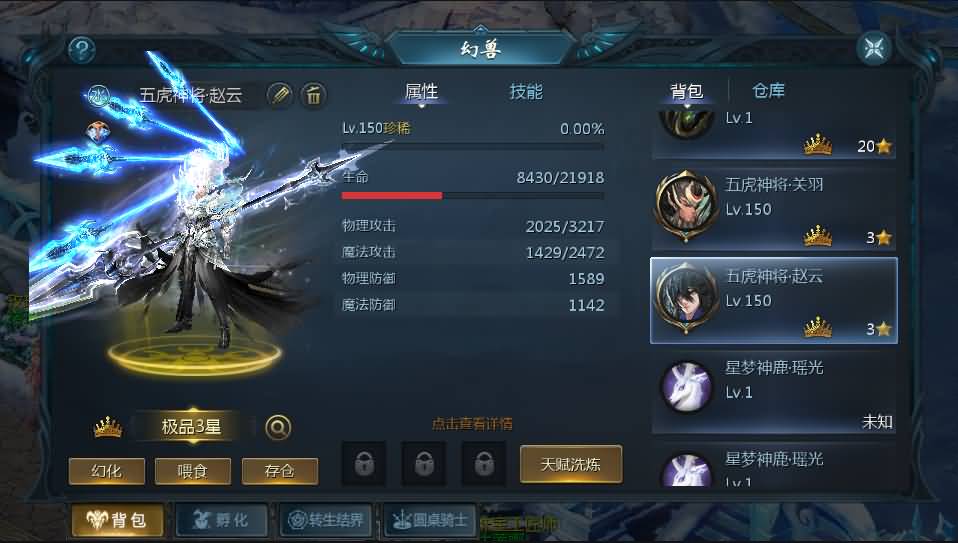The width and height of the screenshot is (958, 543).
Task: Close the 幻兽 panel
Action: tap(873, 48)
